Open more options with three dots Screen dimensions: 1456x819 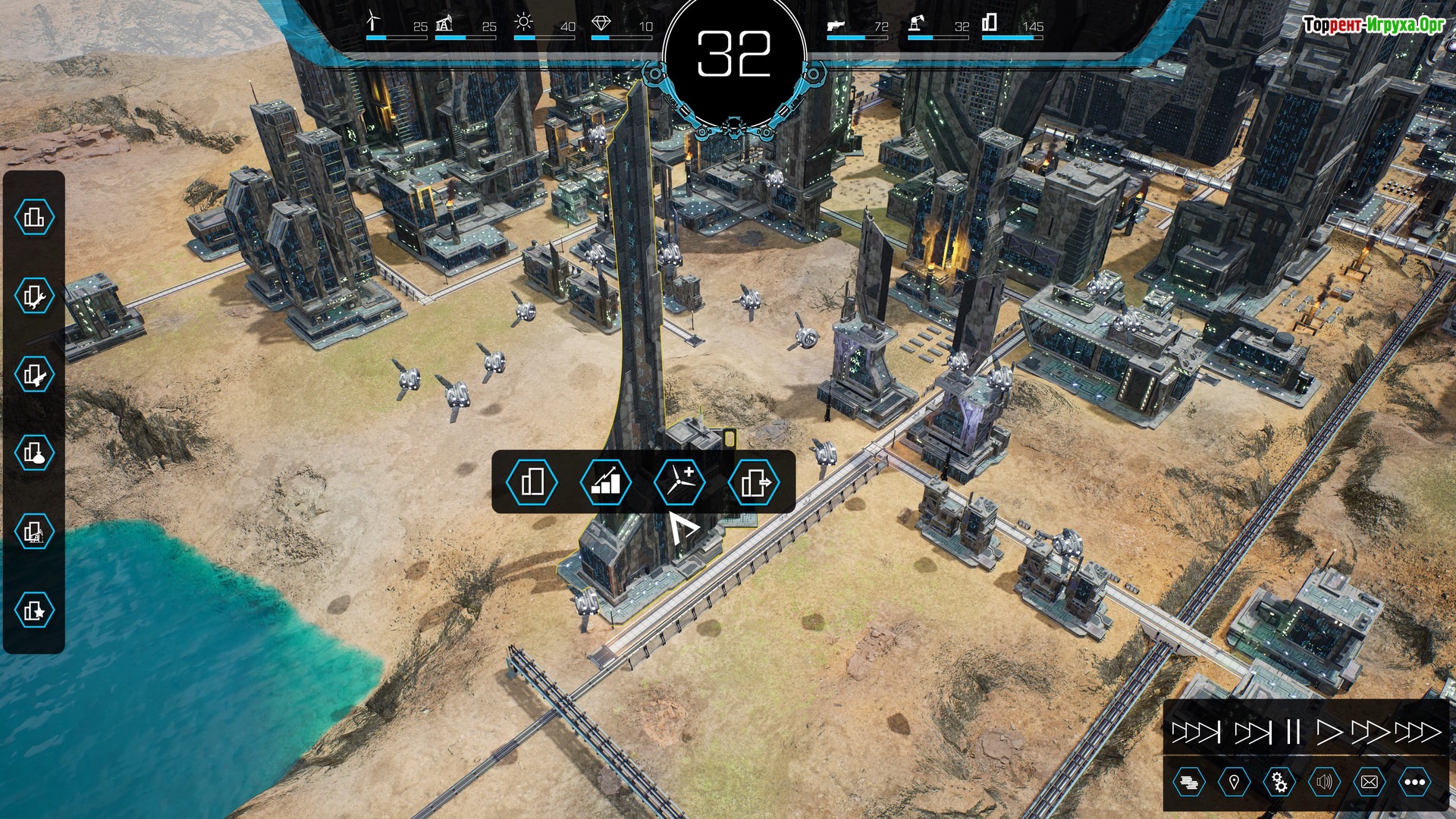(1414, 782)
